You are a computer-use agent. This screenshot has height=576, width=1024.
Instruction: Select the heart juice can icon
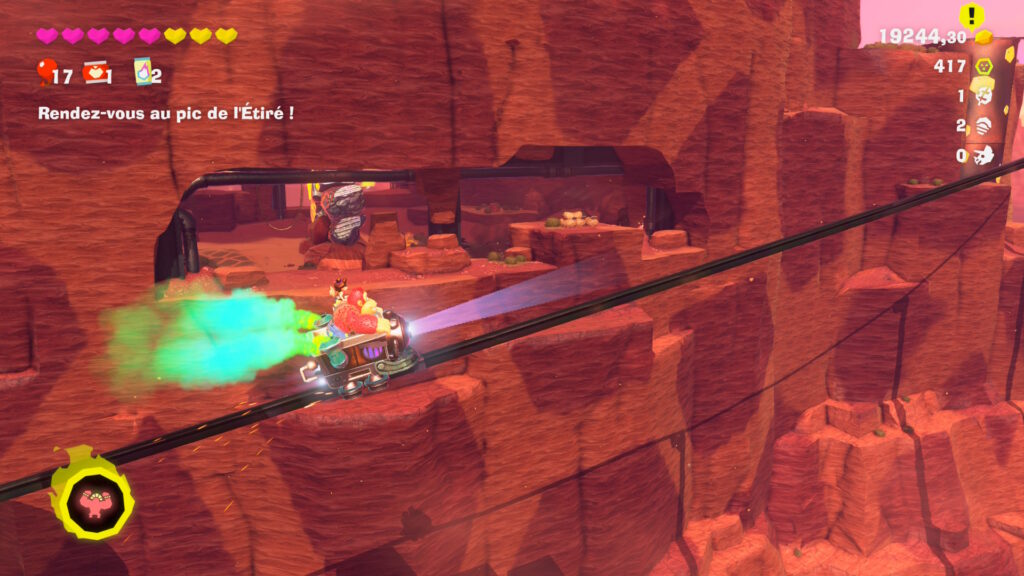coord(95,72)
